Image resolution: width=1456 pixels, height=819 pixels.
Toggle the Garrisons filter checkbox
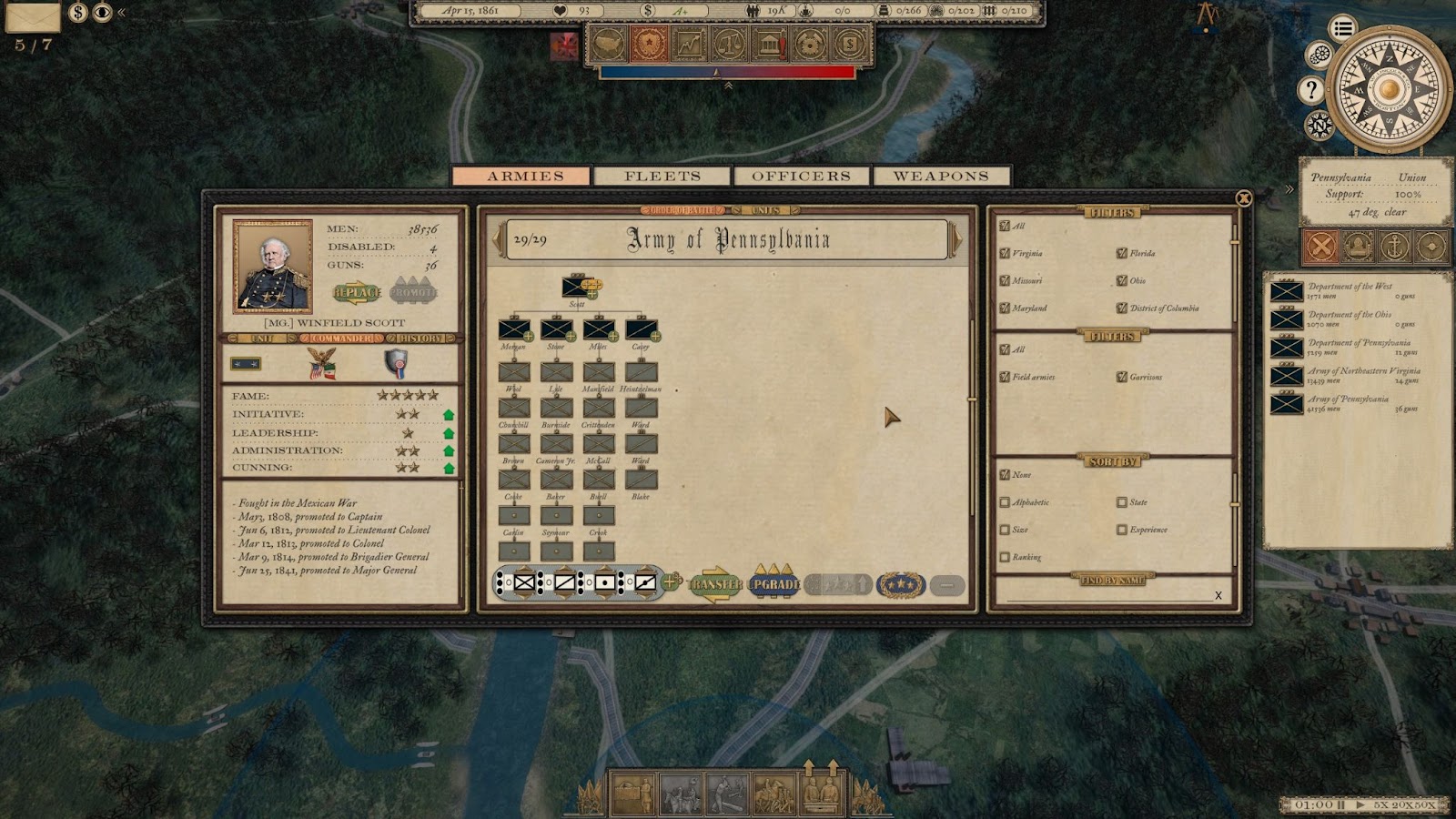pyautogui.click(x=1122, y=377)
